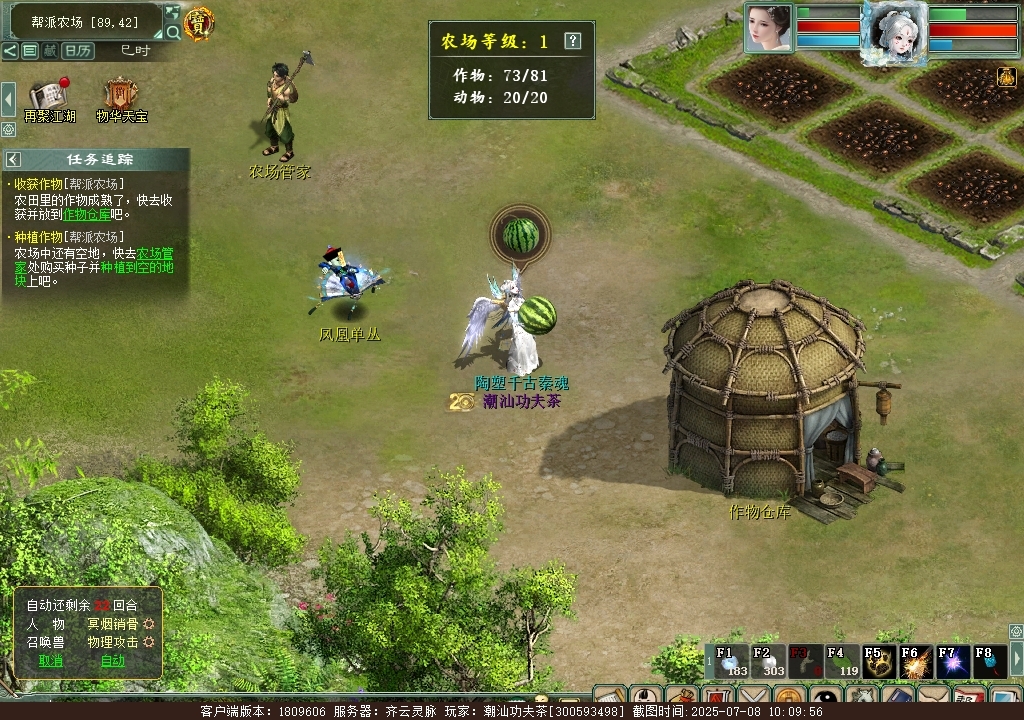Click the magnifier search icon by the location bar
The height and width of the screenshot is (720, 1024).
click(173, 32)
